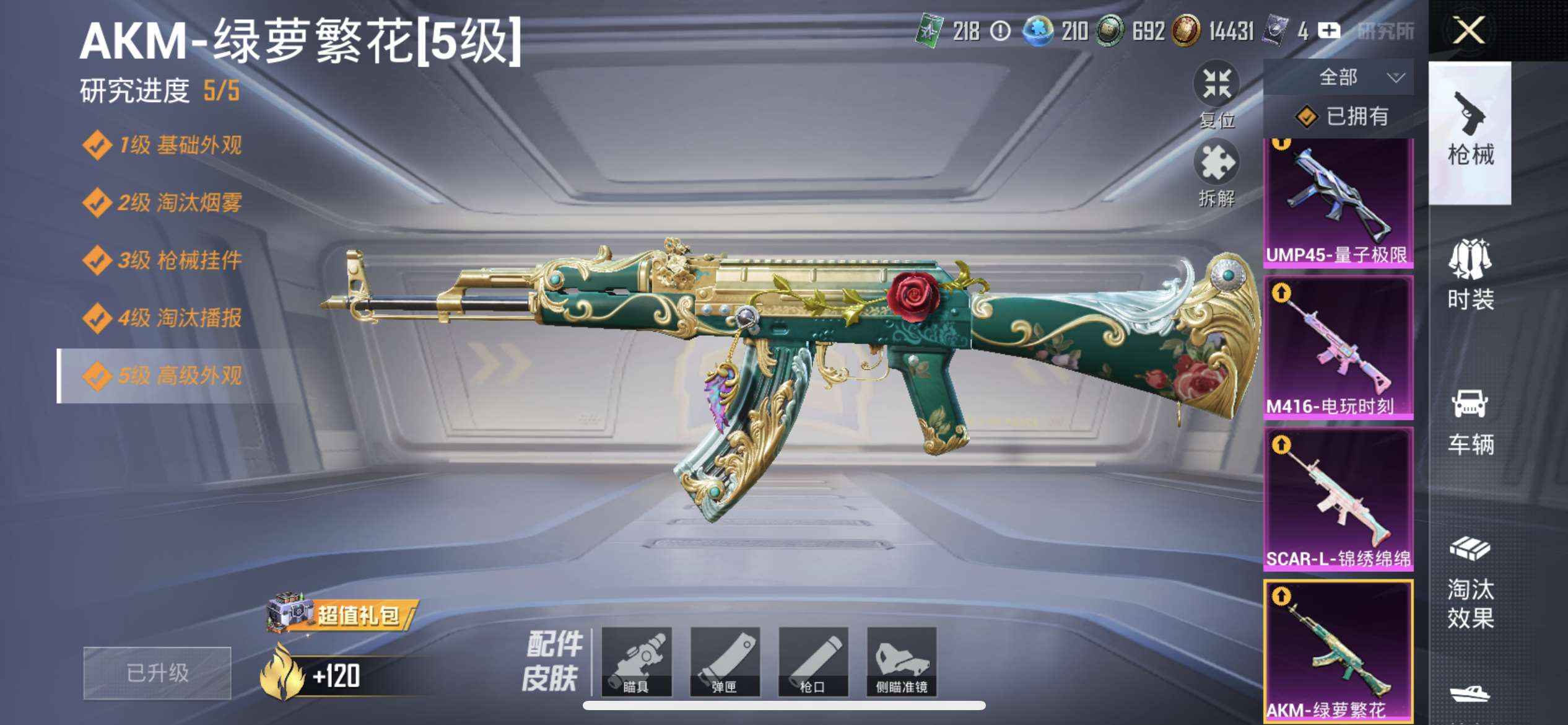The height and width of the screenshot is (725, 1568).
Task: Close the weapon lab screen
Action: [x=1468, y=30]
